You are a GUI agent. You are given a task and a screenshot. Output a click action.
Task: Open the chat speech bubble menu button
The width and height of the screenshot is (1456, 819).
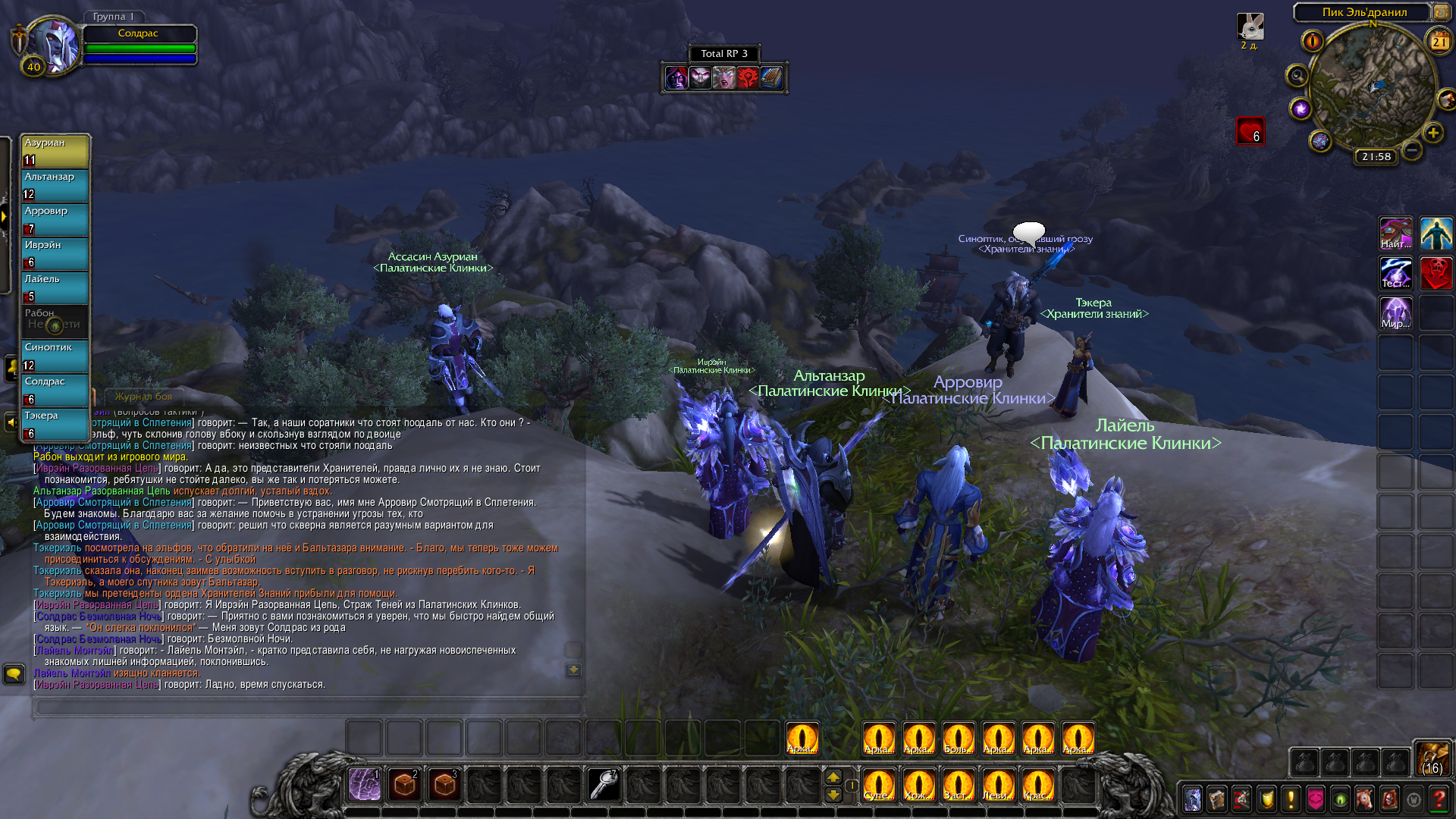pos(14,673)
